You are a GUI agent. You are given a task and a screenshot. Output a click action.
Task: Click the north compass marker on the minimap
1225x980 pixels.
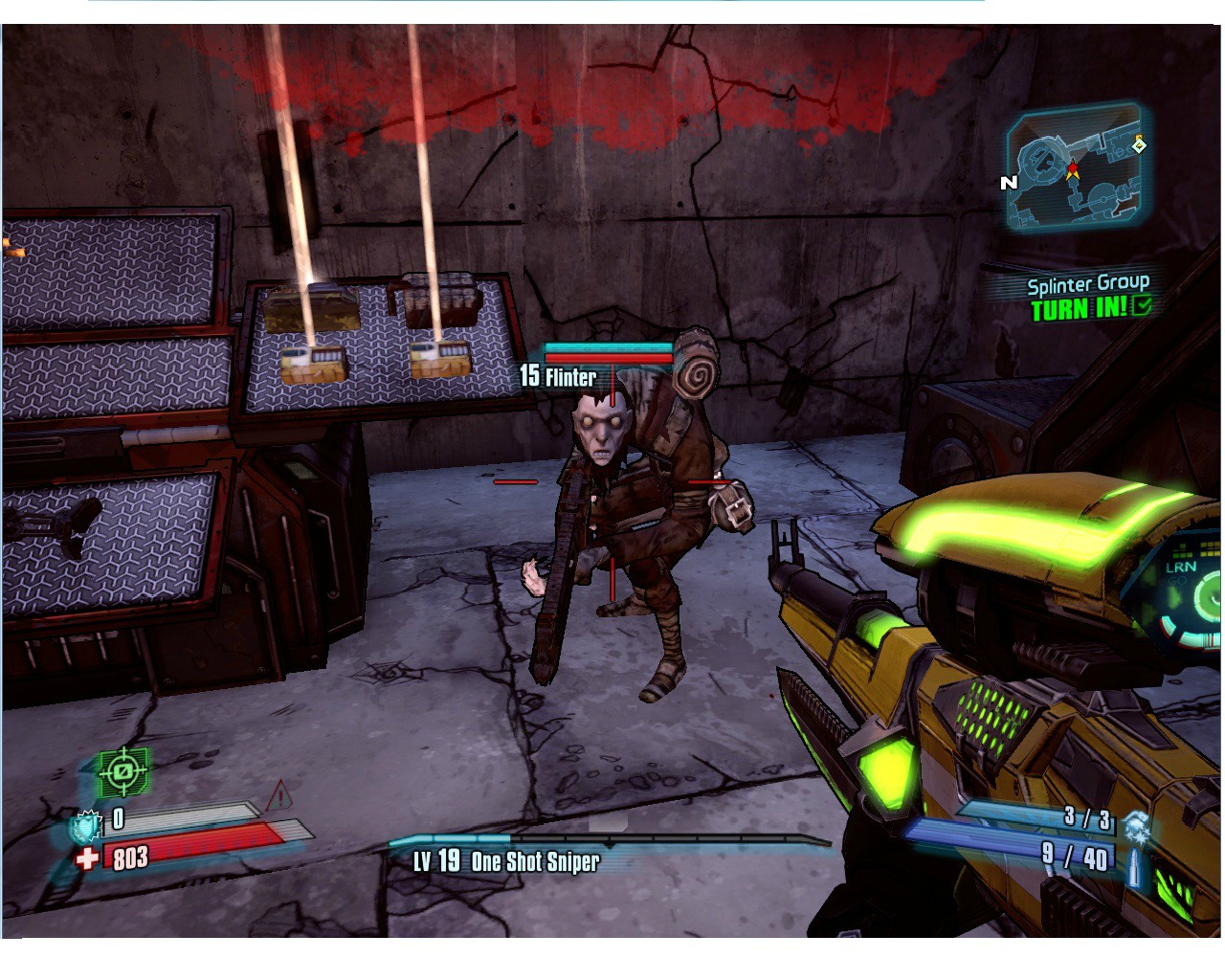point(1007,181)
